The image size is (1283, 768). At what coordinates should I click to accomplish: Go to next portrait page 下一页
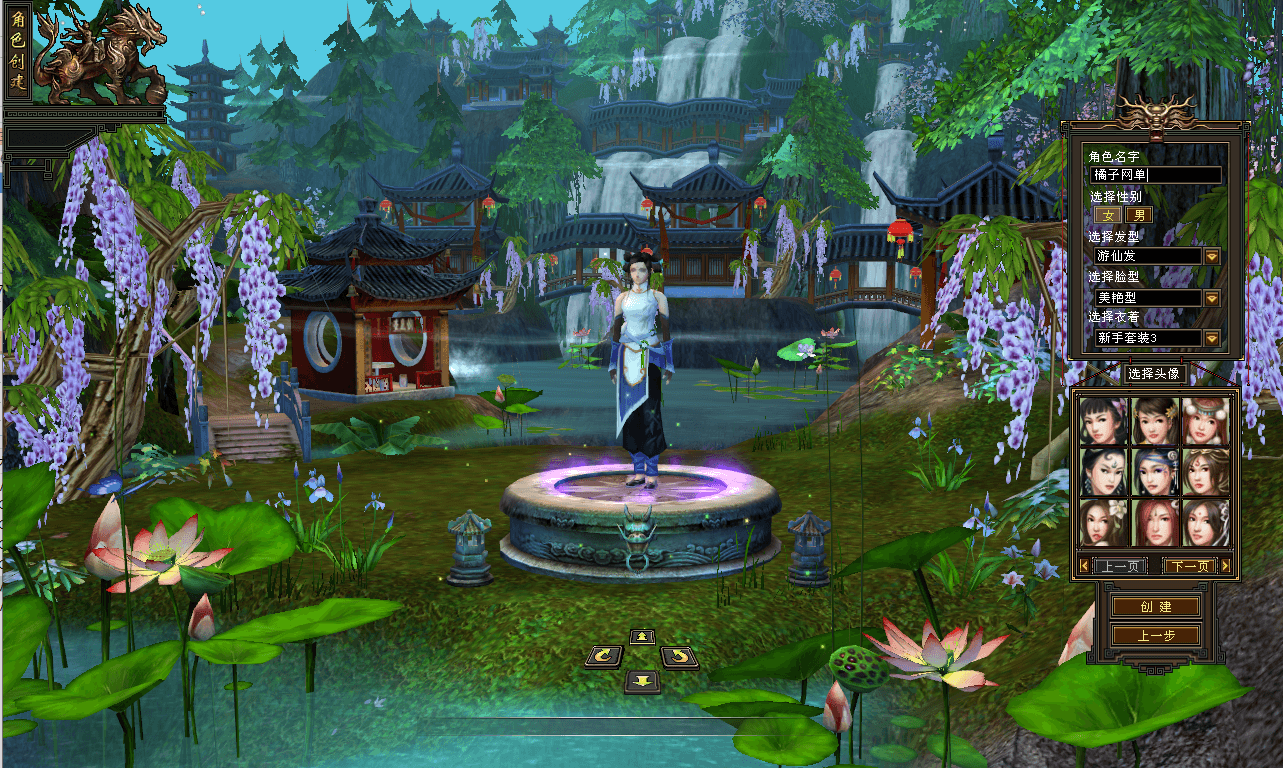pyautogui.click(x=1189, y=566)
